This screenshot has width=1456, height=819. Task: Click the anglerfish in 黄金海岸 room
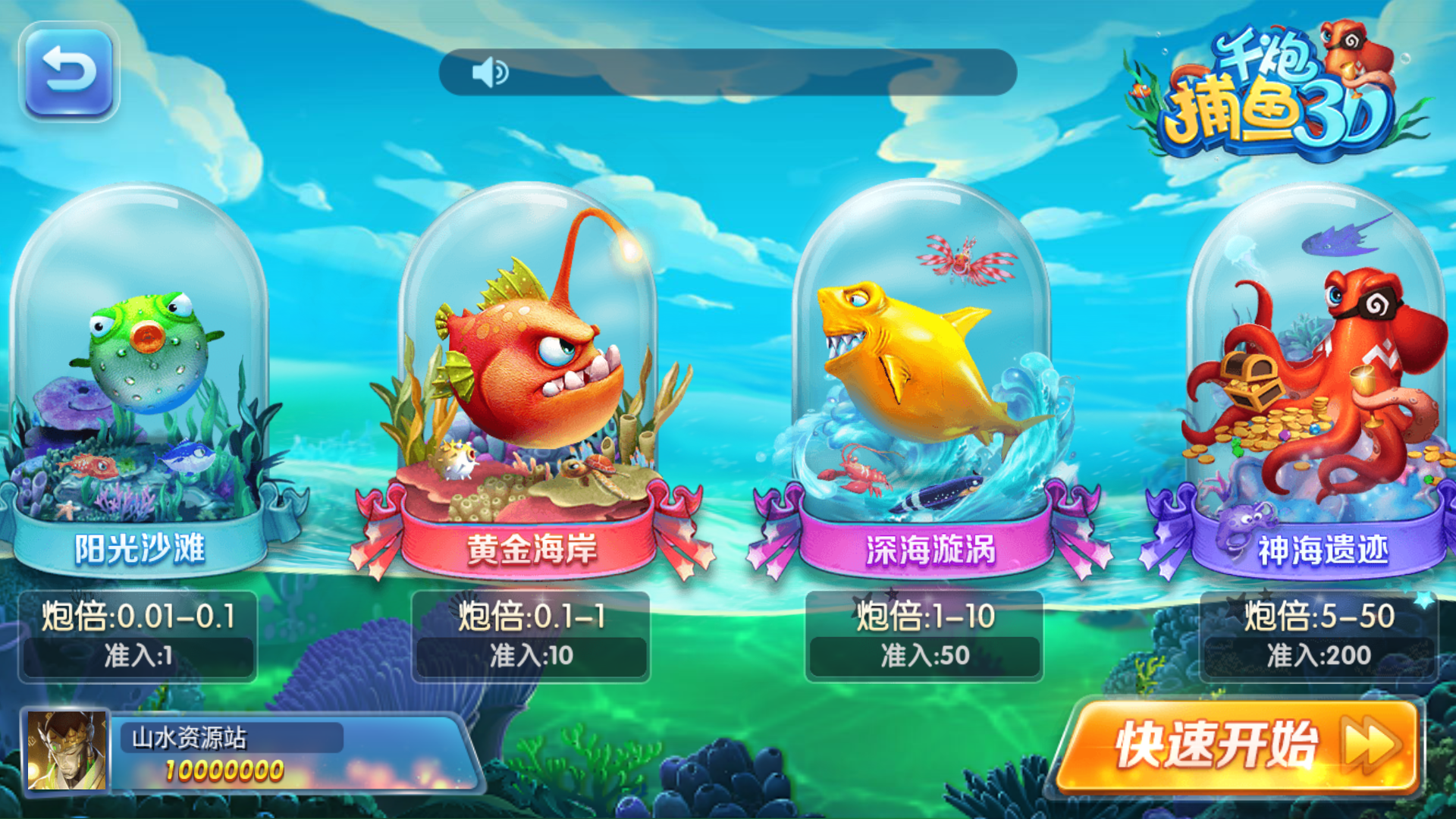[523, 364]
